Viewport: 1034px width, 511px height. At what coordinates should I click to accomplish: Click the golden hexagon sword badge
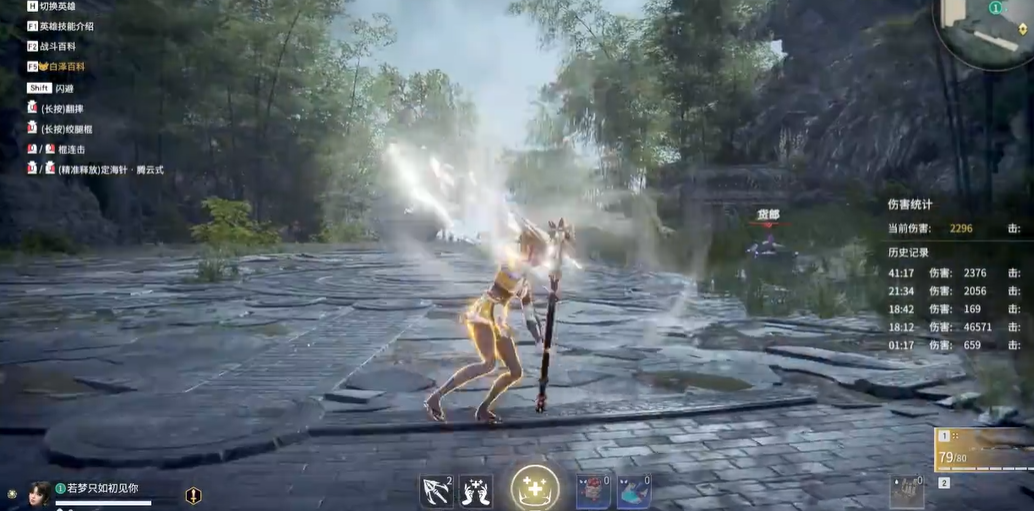pyautogui.click(x=194, y=495)
